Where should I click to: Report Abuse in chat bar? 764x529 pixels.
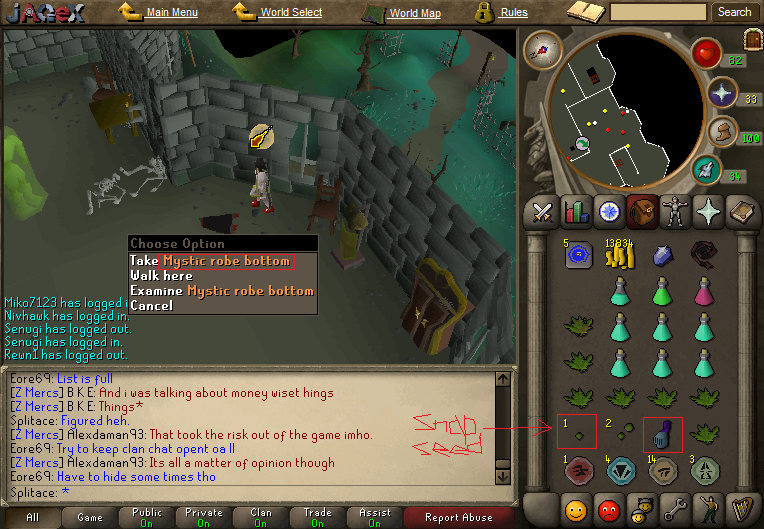point(458,518)
